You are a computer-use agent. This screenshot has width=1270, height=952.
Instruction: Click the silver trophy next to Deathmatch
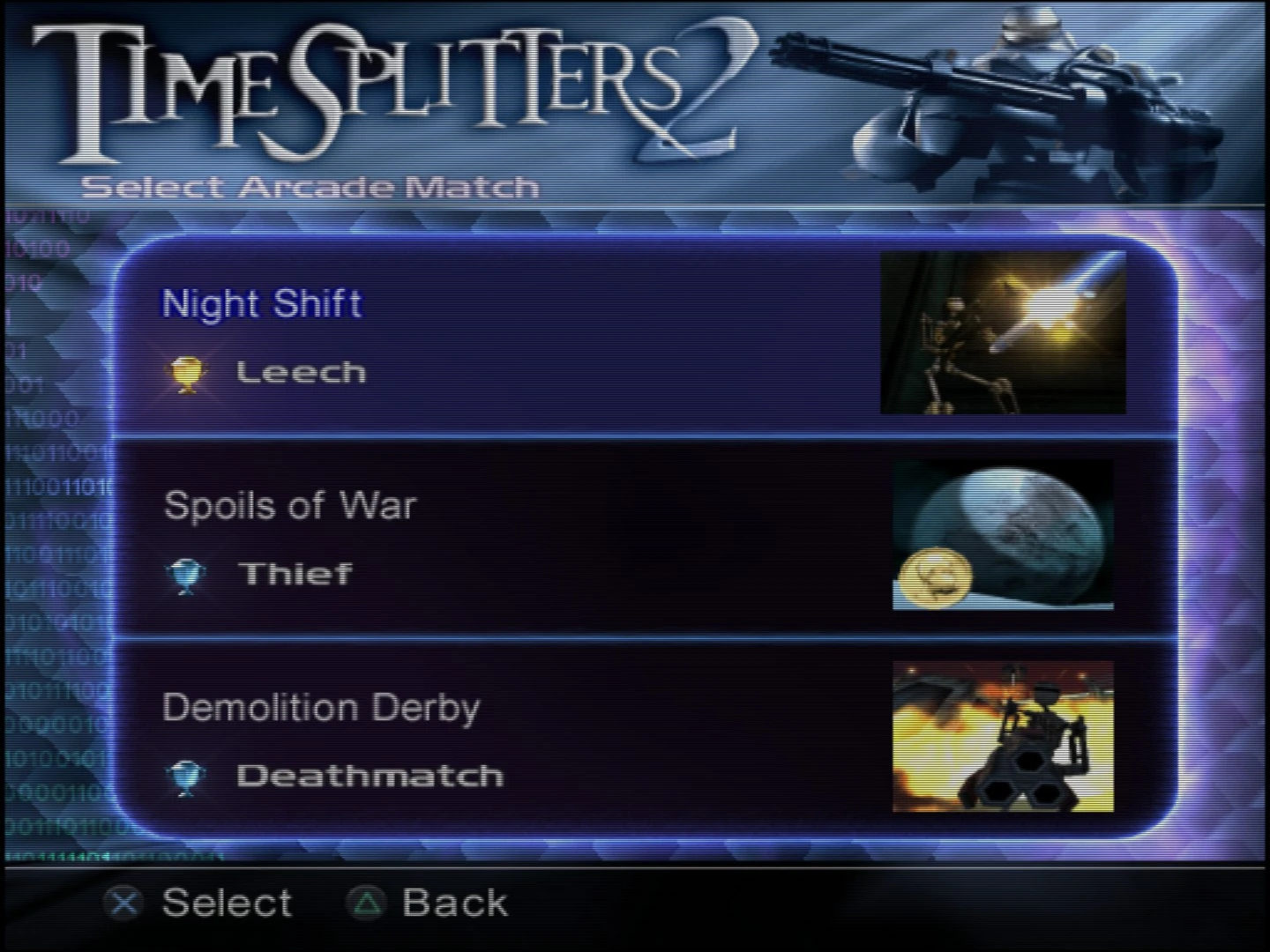188,775
